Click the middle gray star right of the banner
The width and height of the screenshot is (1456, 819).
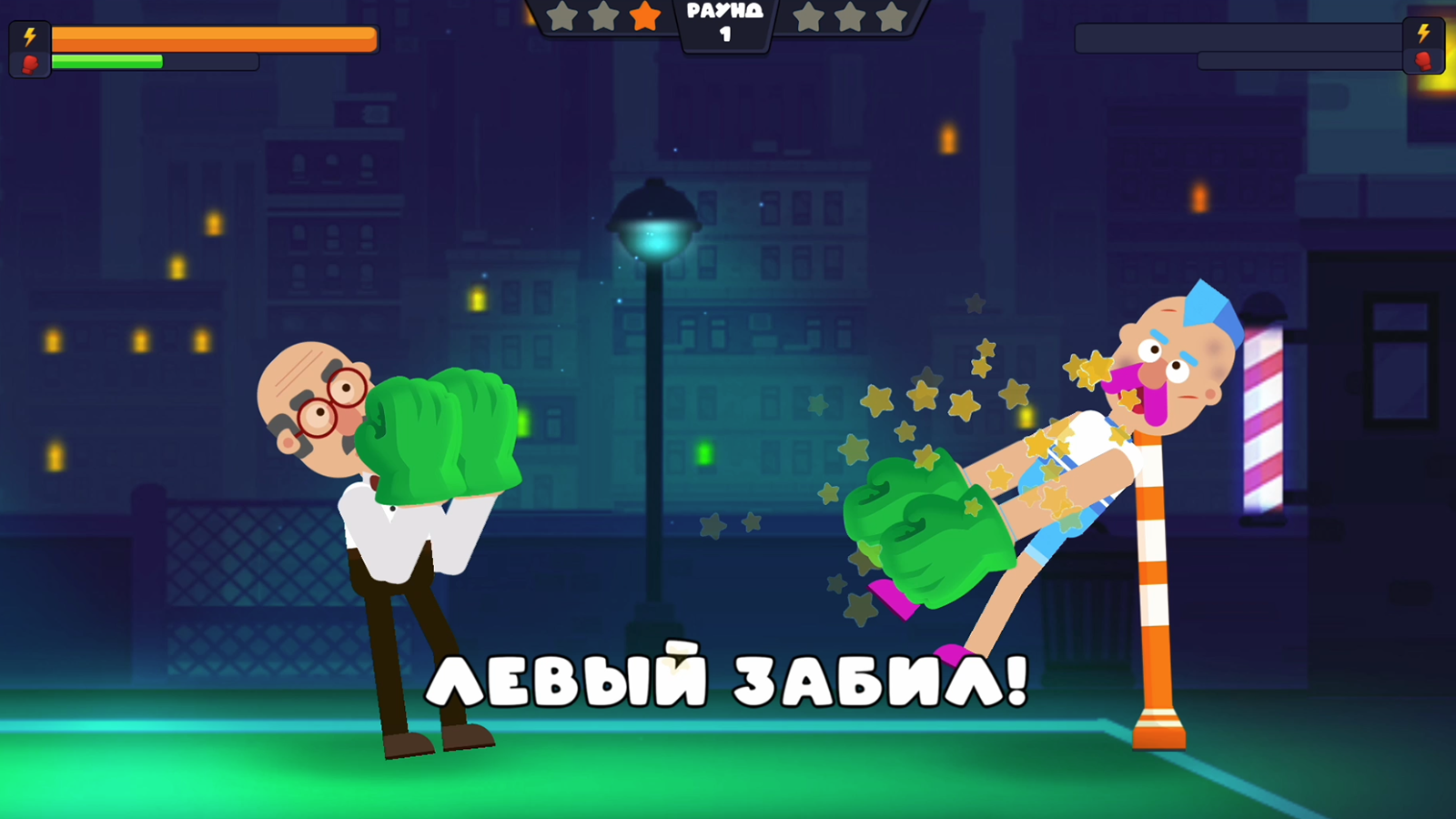click(x=851, y=15)
